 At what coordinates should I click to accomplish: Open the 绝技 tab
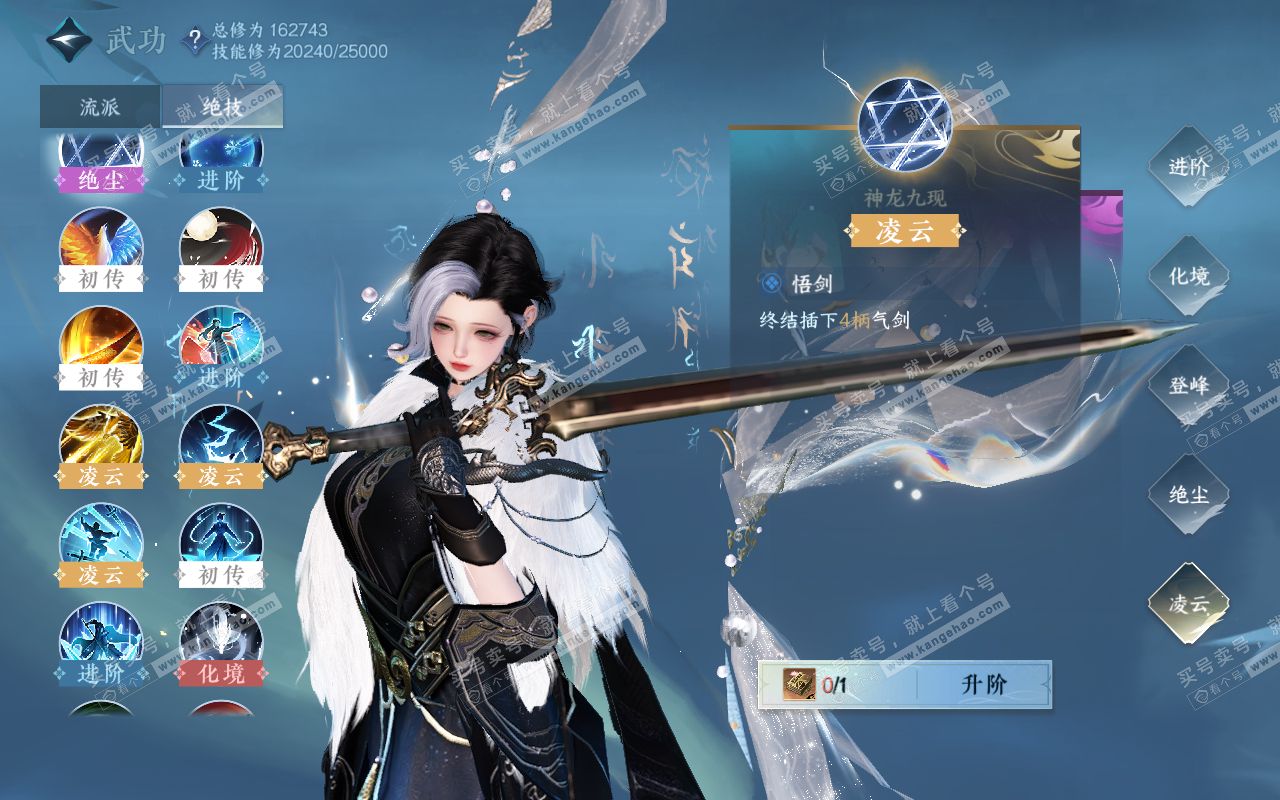pyautogui.click(x=222, y=107)
